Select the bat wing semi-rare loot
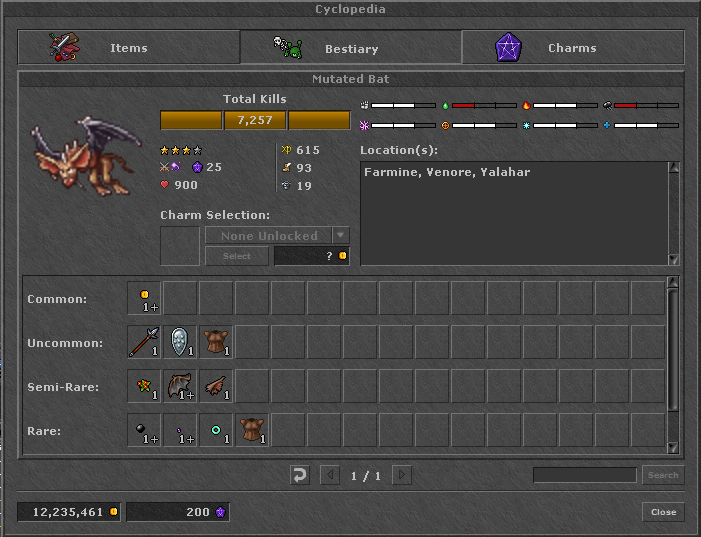Viewport: 701px width, 537px height. [x=180, y=386]
